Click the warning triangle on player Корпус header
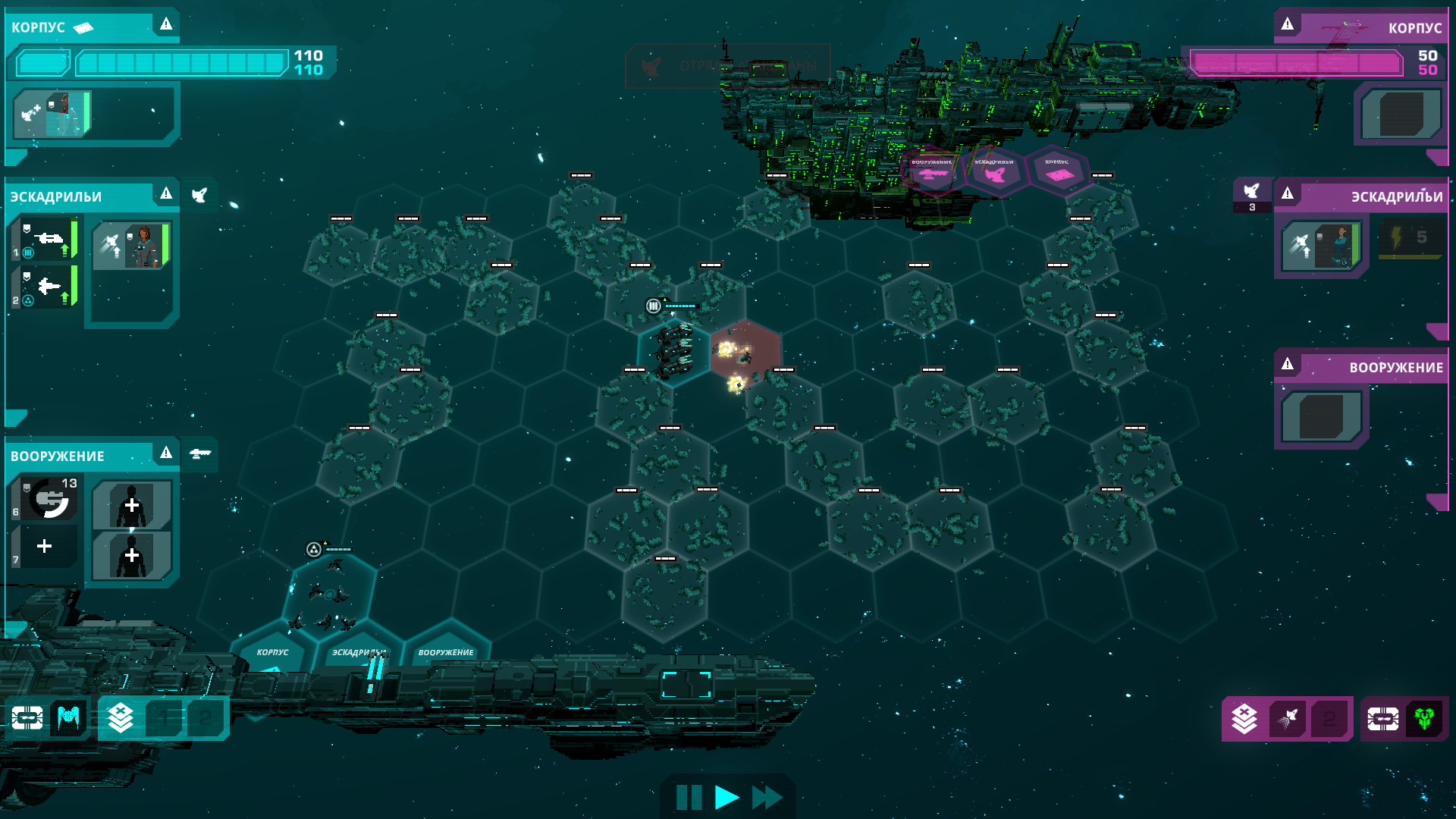 coord(166,24)
